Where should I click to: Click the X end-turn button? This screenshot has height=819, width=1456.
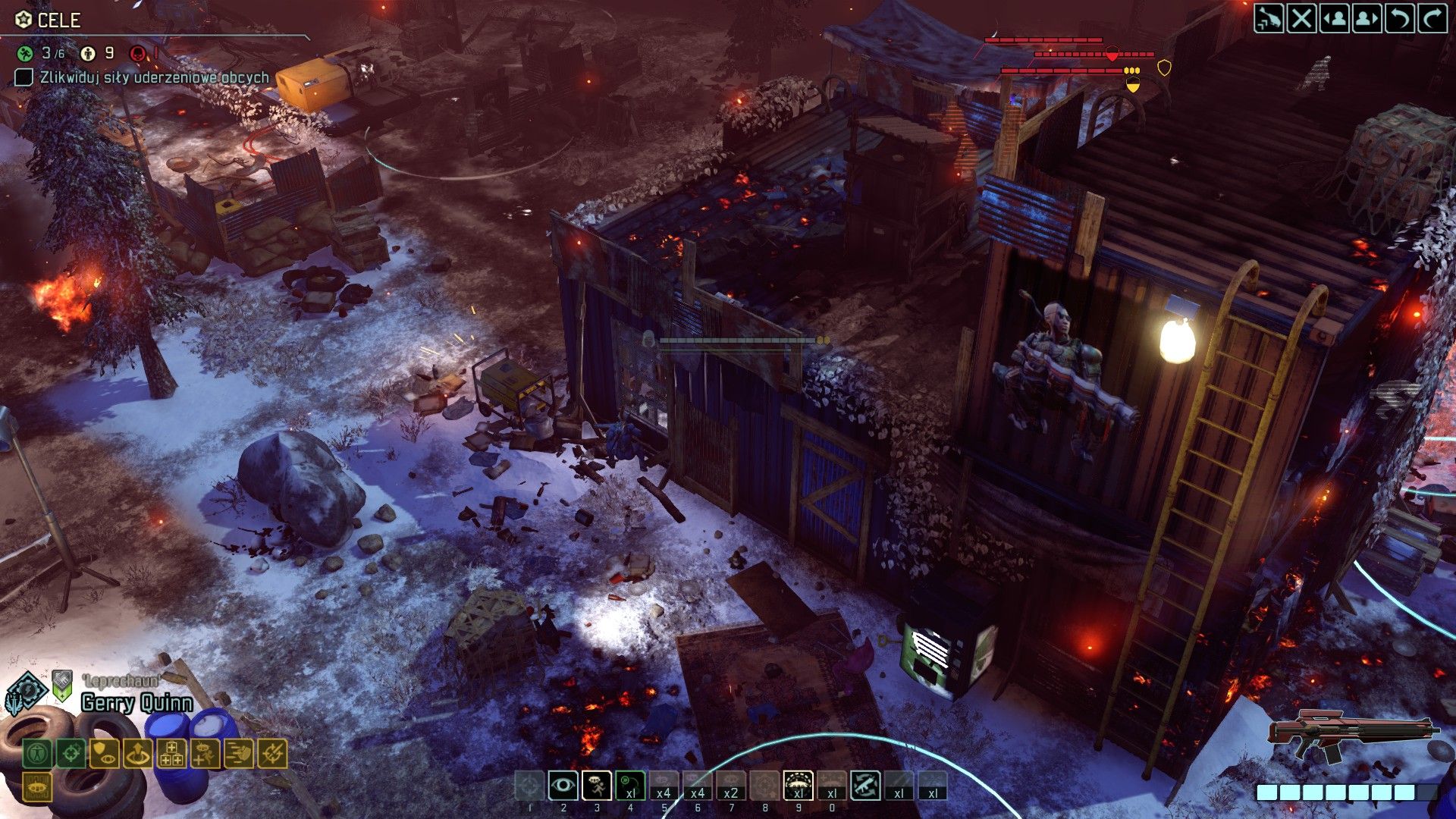[1301, 18]
